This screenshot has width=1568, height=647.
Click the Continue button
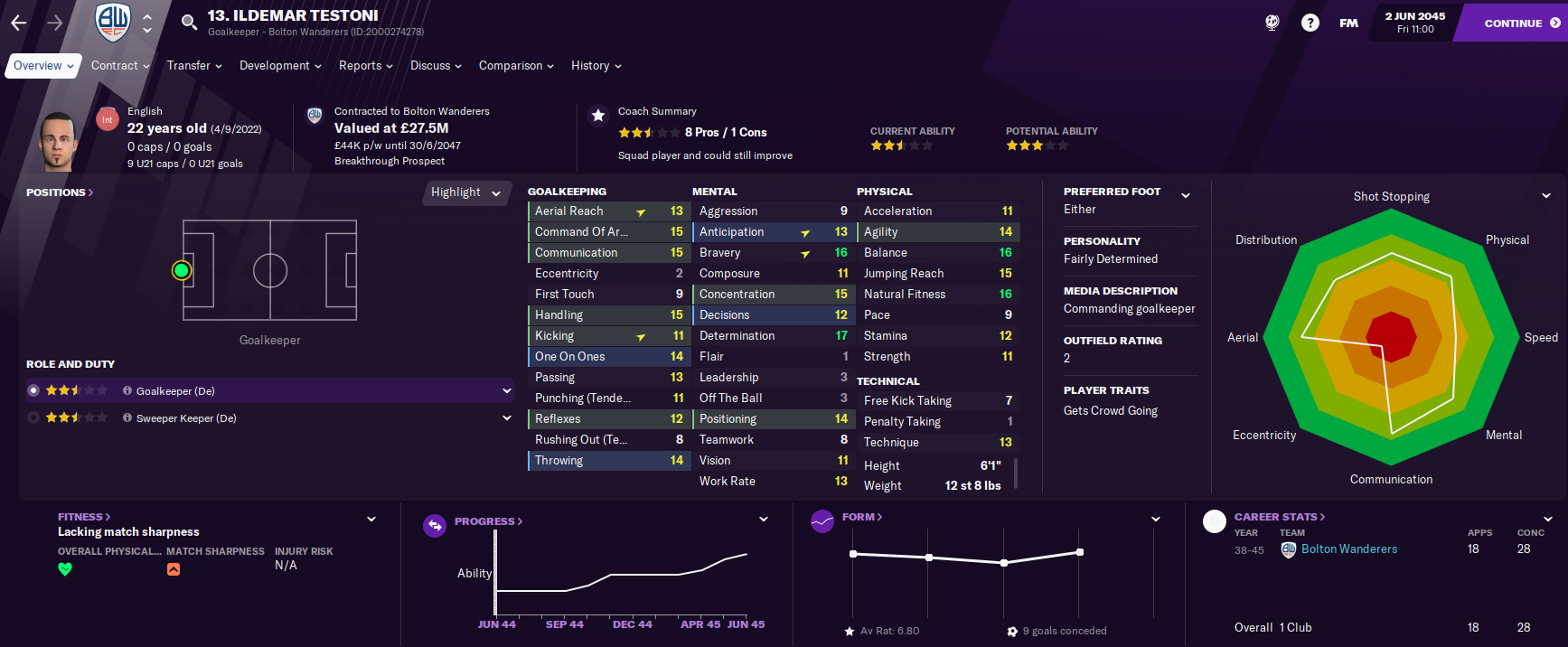(x=1521, y=23)
